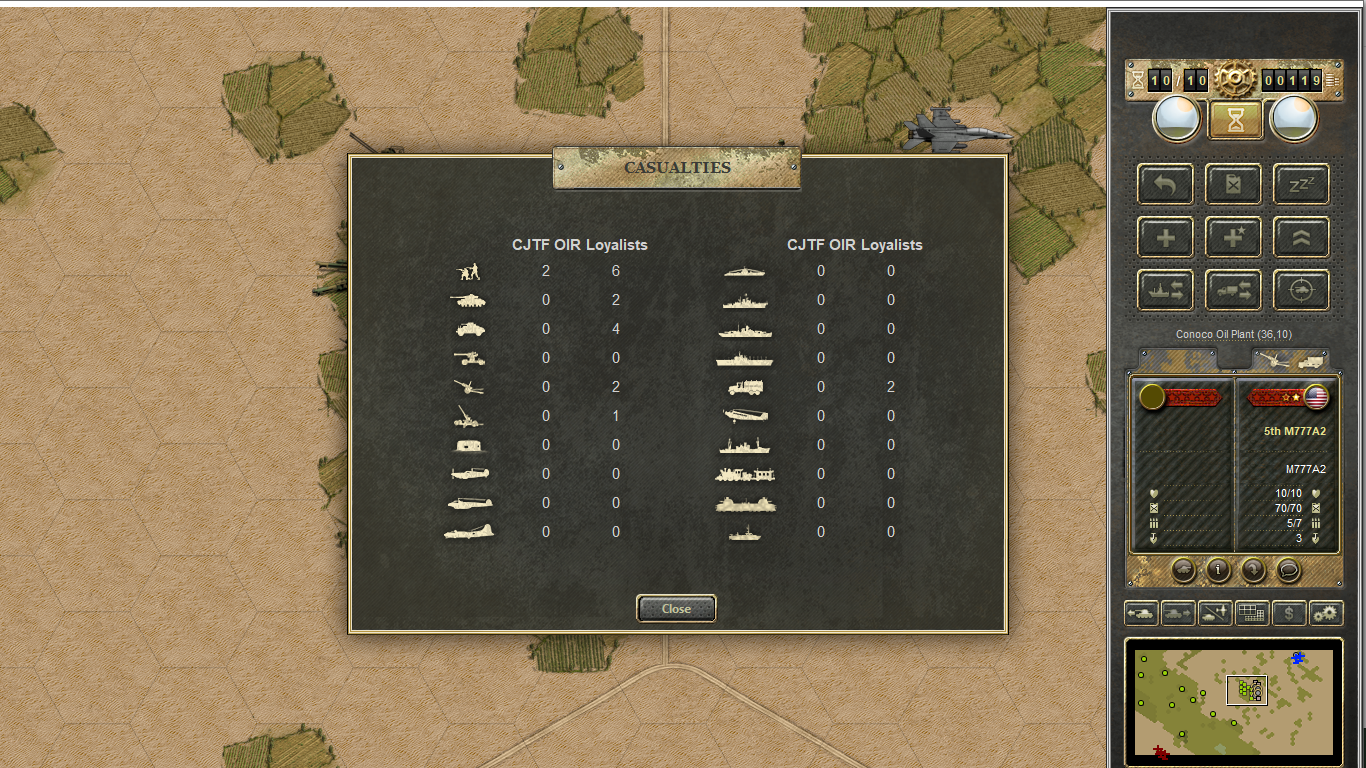The width and height of the screenshot is (1366, 768).
Task: Put the unit to sleep (ZZZ button)
Action: [1301, 184]
